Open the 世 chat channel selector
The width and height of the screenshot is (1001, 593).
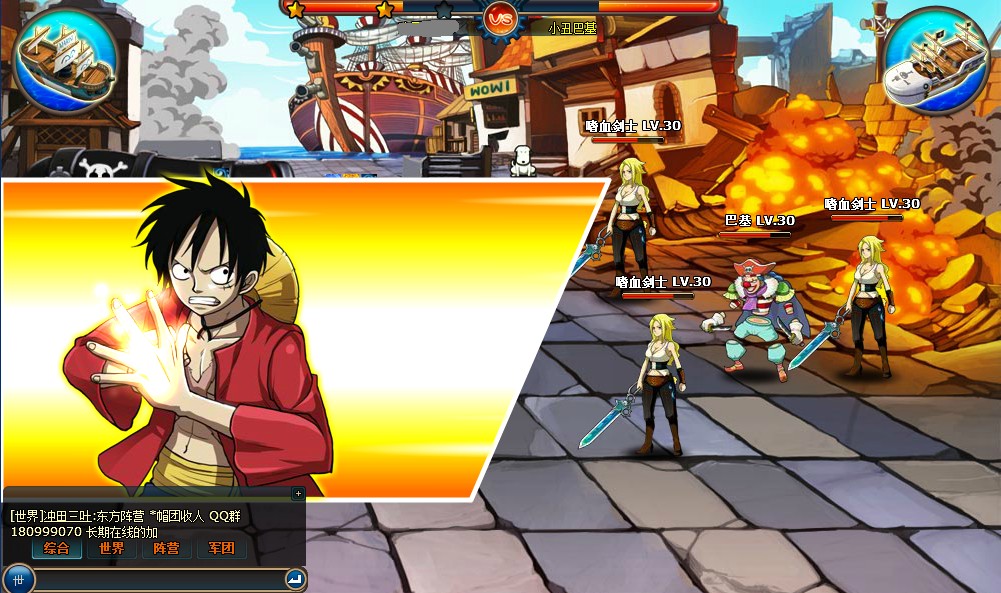coord(18,578)
